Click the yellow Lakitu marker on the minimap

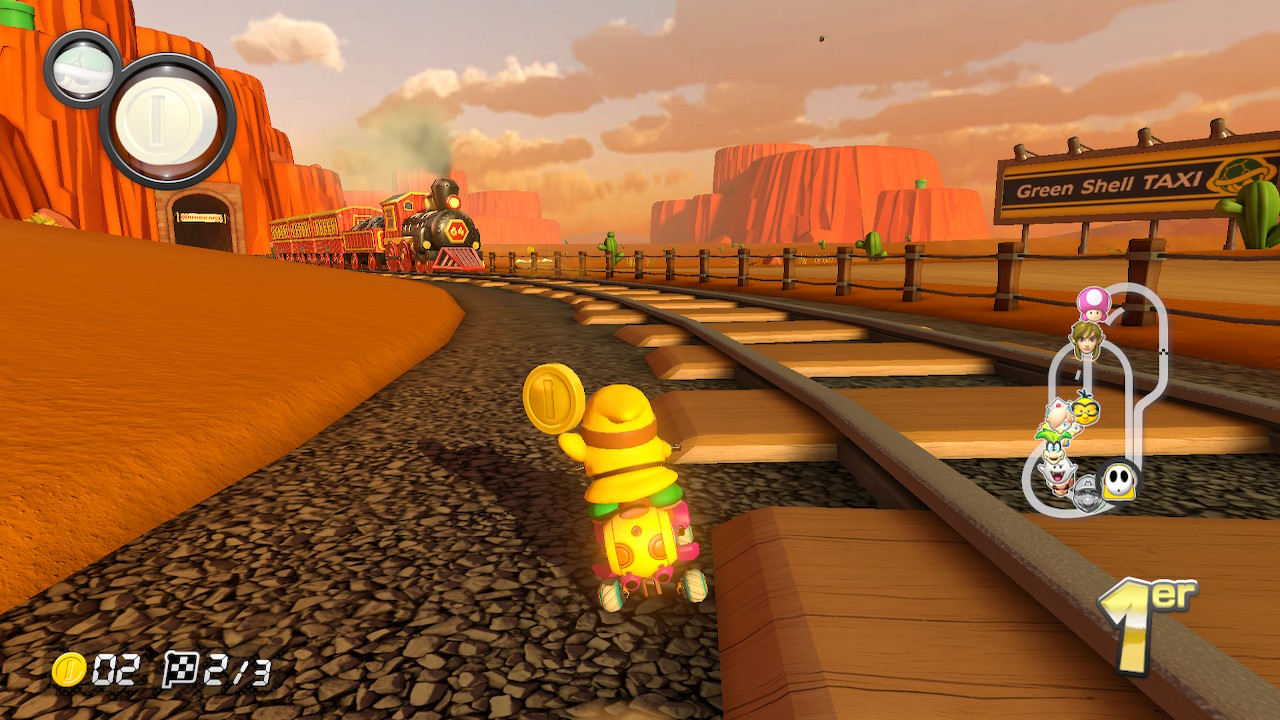[1086, 410]
